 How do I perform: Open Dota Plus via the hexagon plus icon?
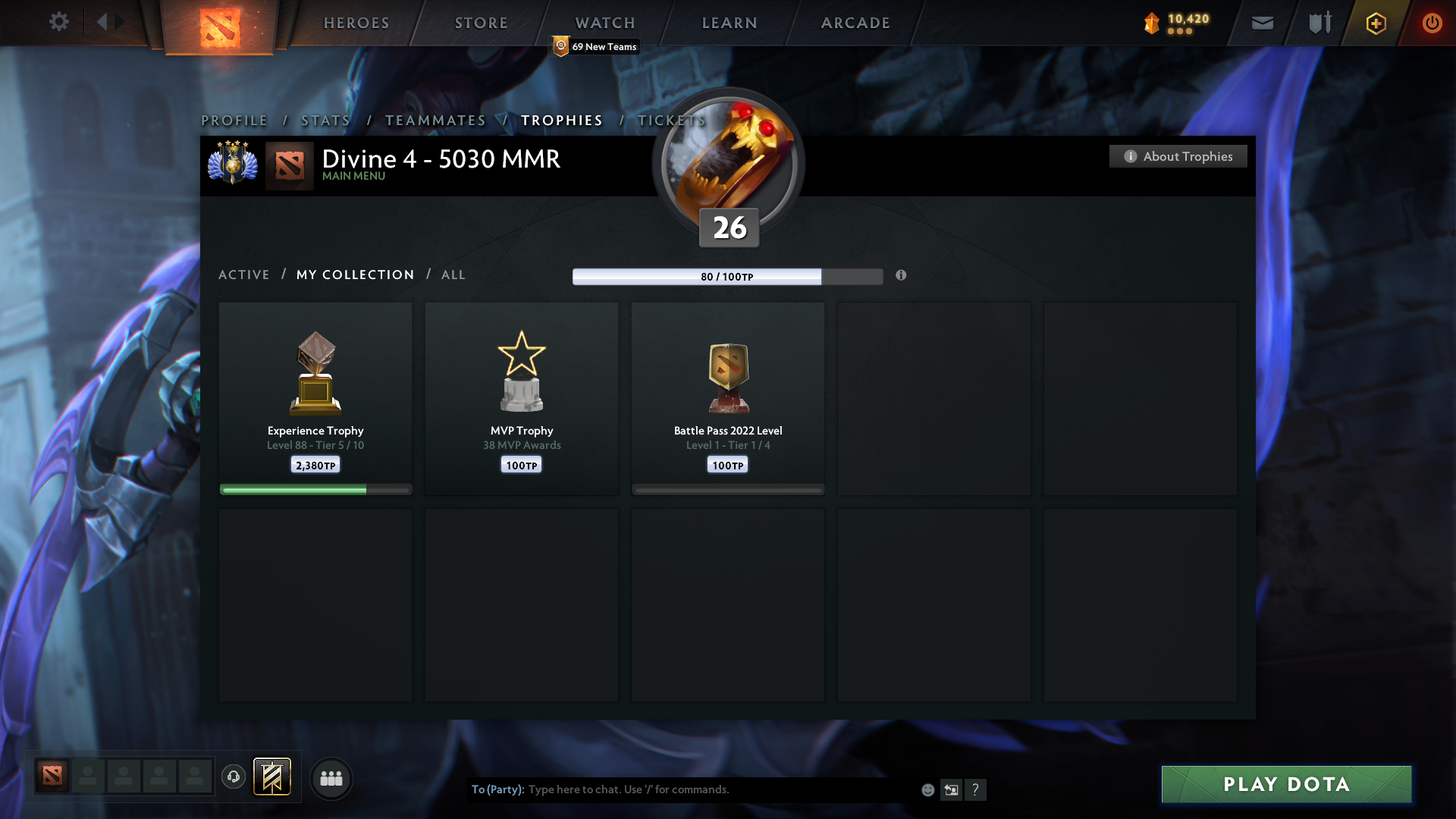pyautogui.click(x=1375, y=23)
